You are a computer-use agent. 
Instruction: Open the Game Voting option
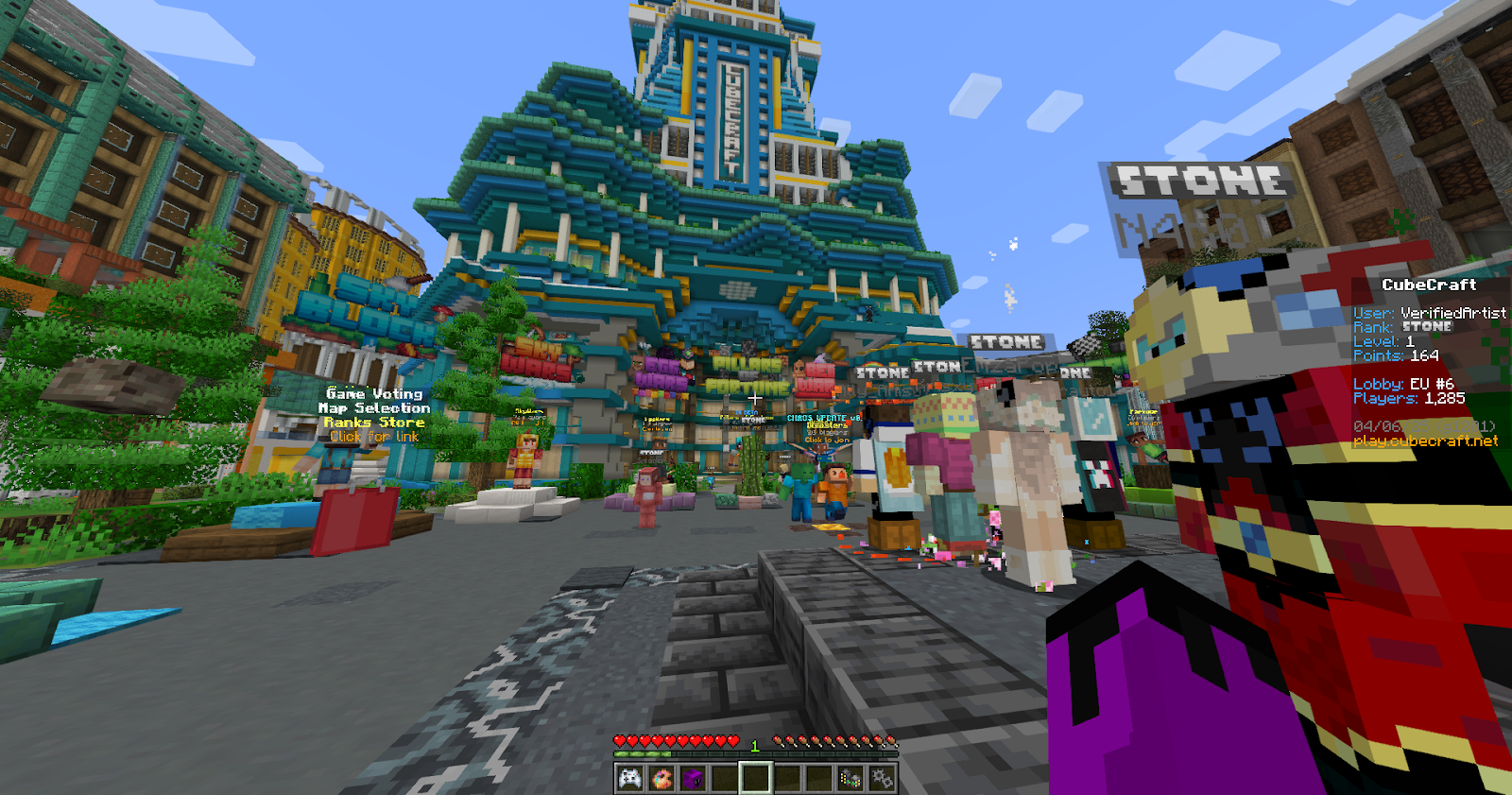[373, 393]
